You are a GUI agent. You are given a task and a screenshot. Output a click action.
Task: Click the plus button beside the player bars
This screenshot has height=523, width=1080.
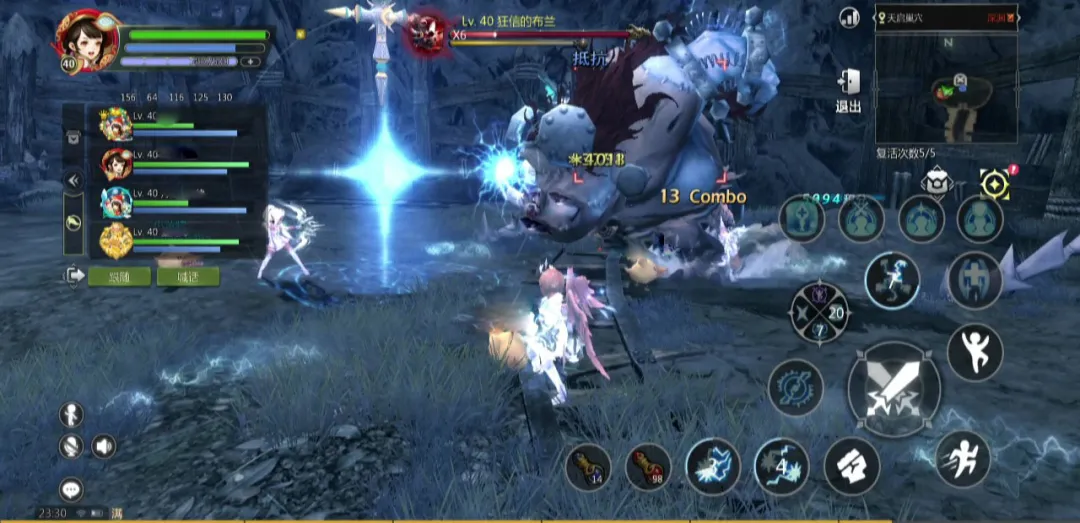(250, 62)
